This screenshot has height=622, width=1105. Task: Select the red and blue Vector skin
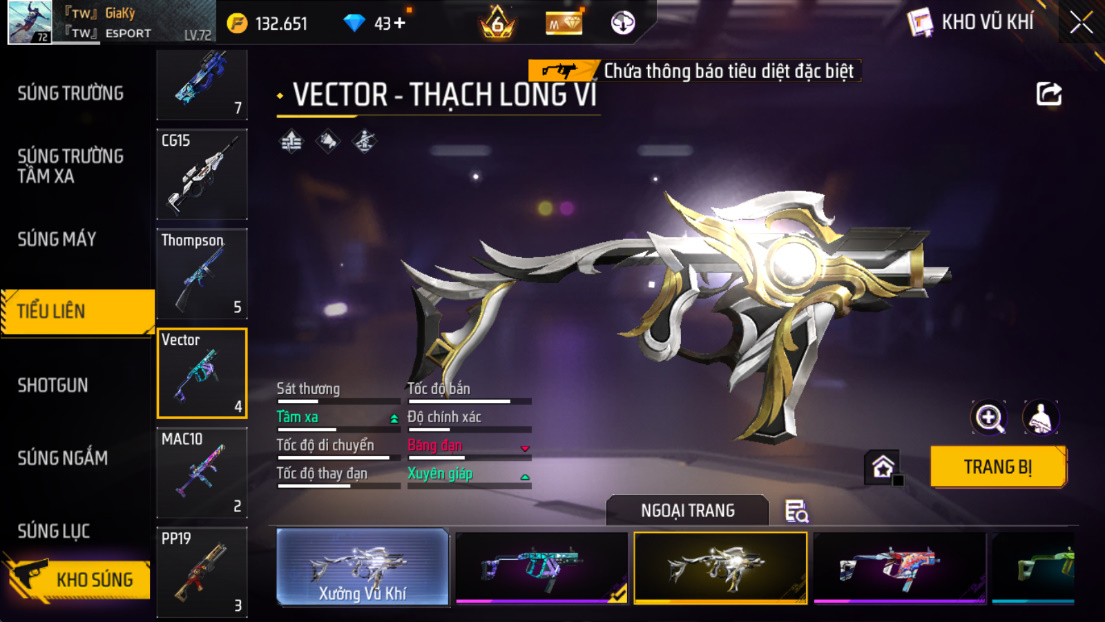point(899,567)
